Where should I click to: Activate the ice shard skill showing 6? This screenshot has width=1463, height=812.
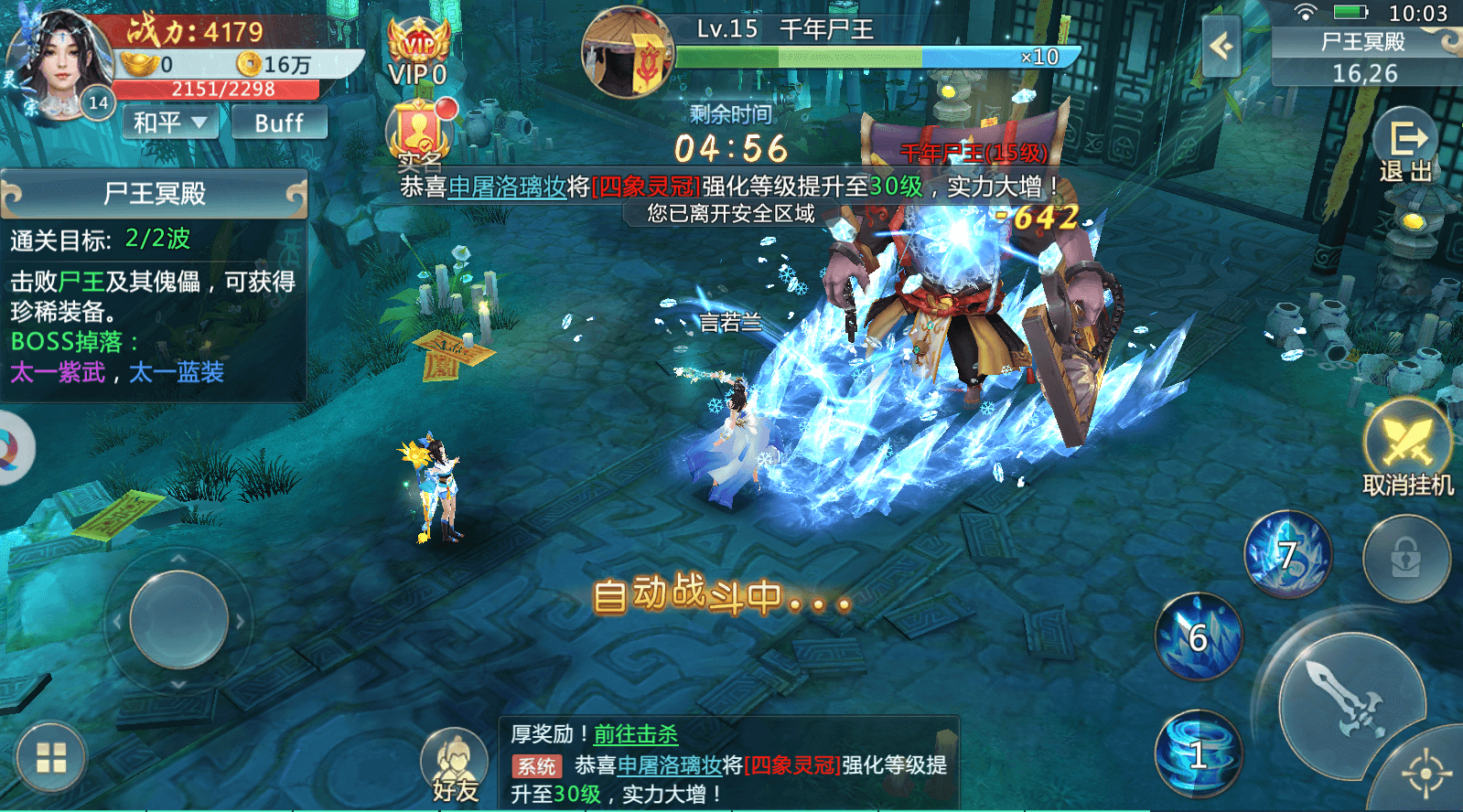click(1199, 636)
